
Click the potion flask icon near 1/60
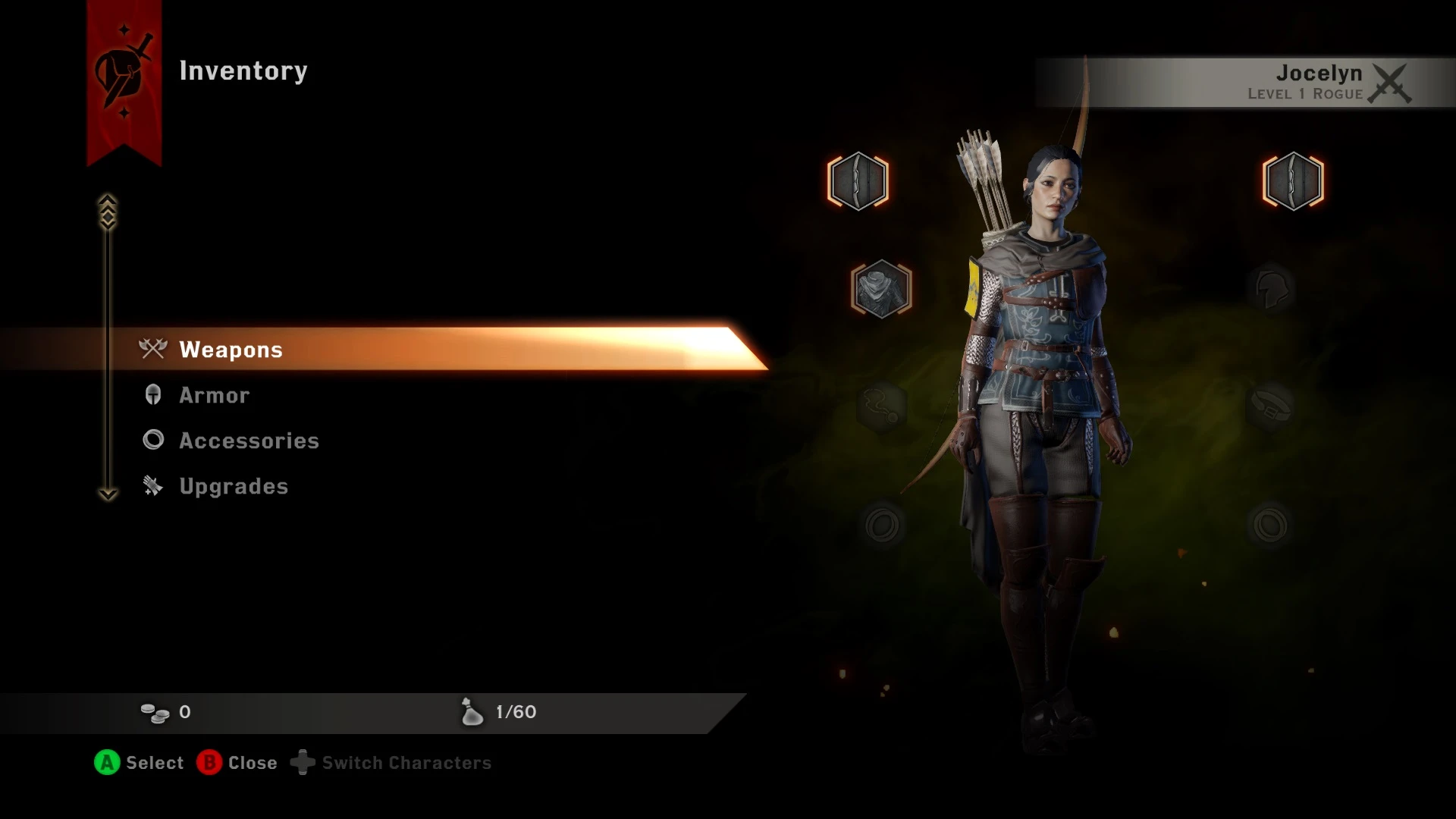pos(471,712)
